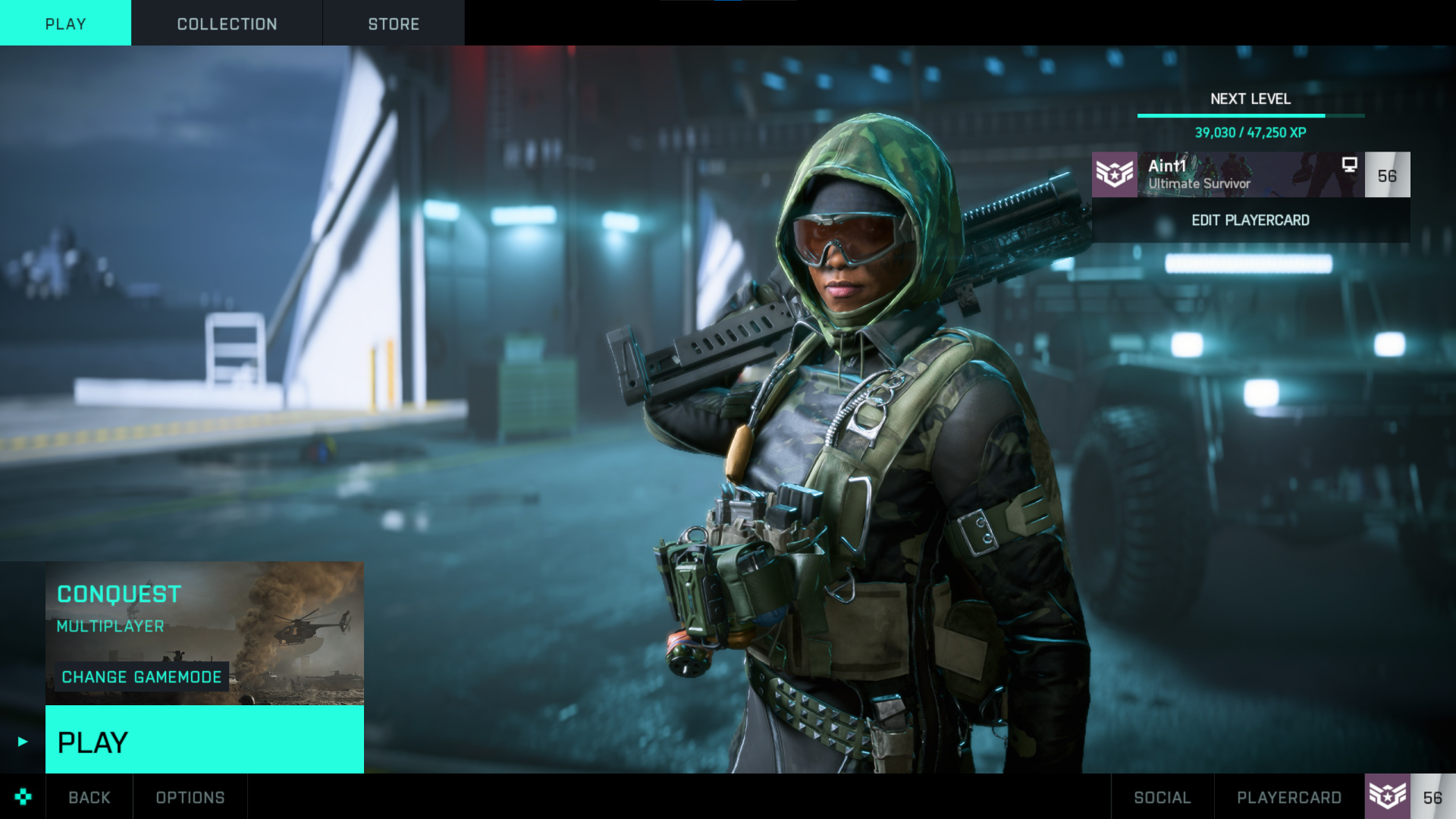1456x819 pixels.
Task: Open PLAYERCARD from the bottom bar
Action: (x=1289, y=797)
